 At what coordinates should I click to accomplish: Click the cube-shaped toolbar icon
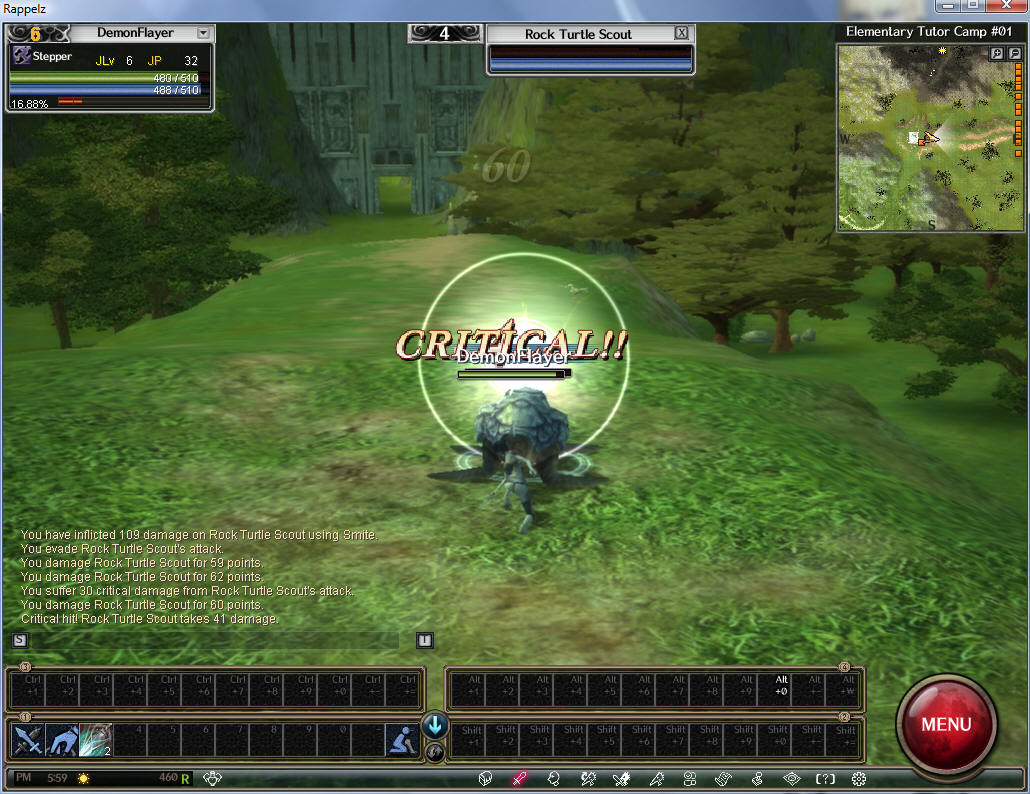coord(485,778)
